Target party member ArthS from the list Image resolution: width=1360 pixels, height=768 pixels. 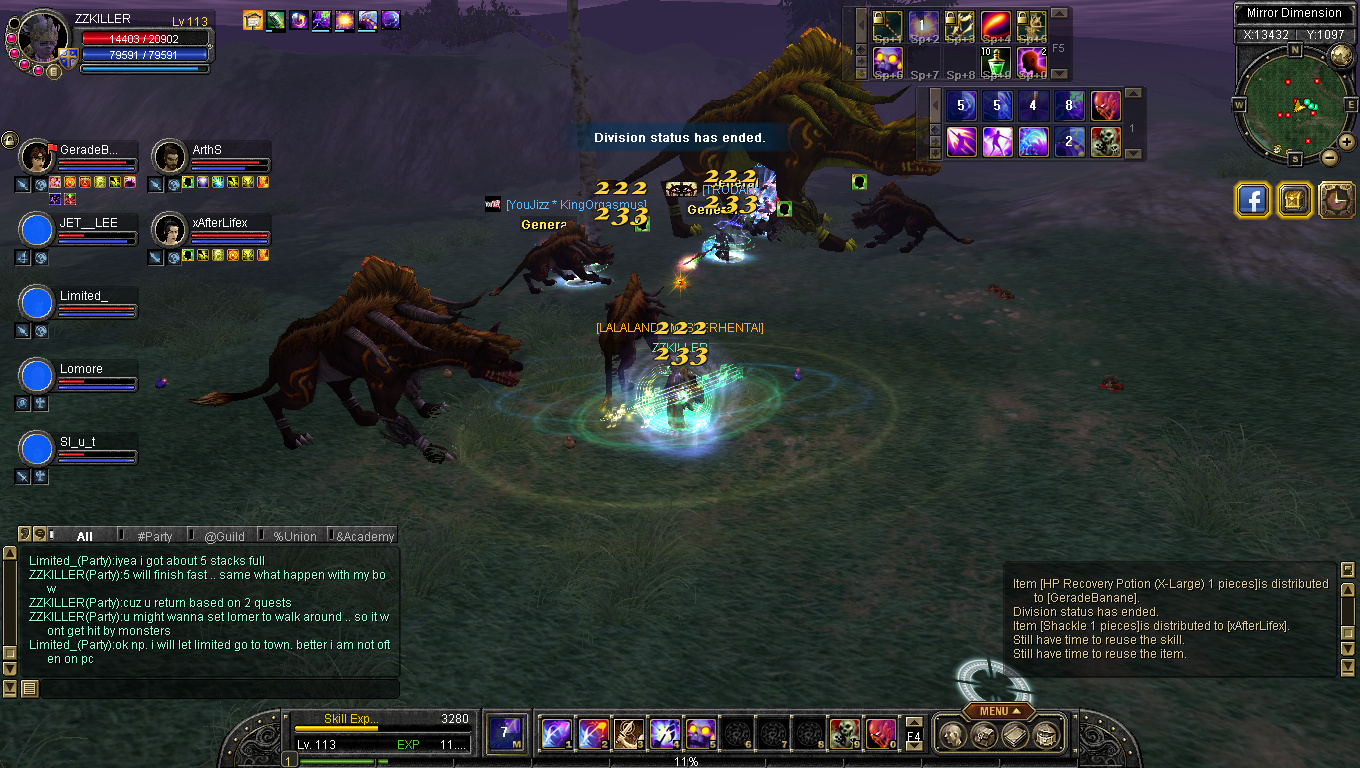(169, 157)
